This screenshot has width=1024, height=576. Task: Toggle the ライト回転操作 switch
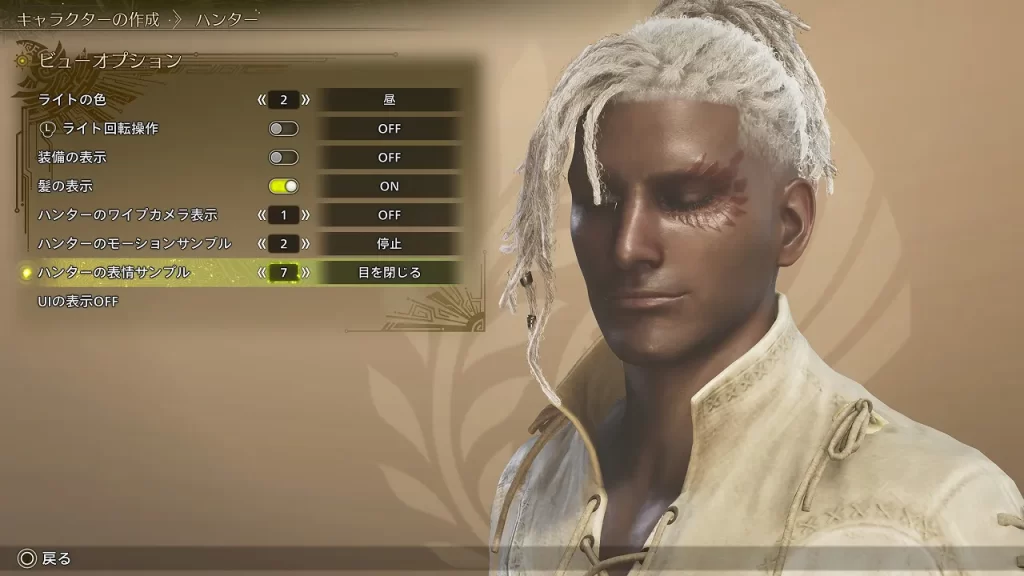(x=284, y=128)
